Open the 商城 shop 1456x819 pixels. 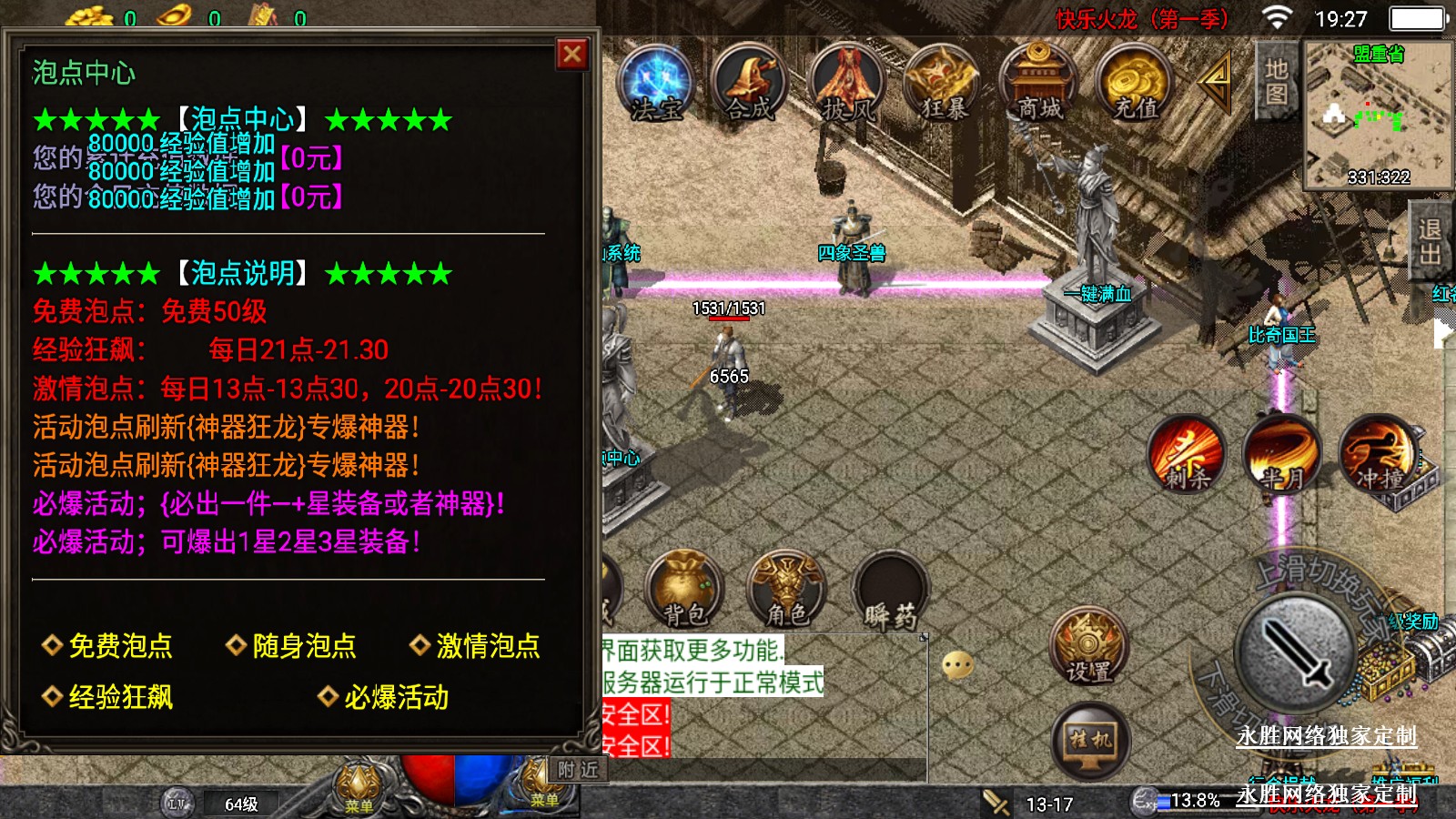[x=1039, y=84]
